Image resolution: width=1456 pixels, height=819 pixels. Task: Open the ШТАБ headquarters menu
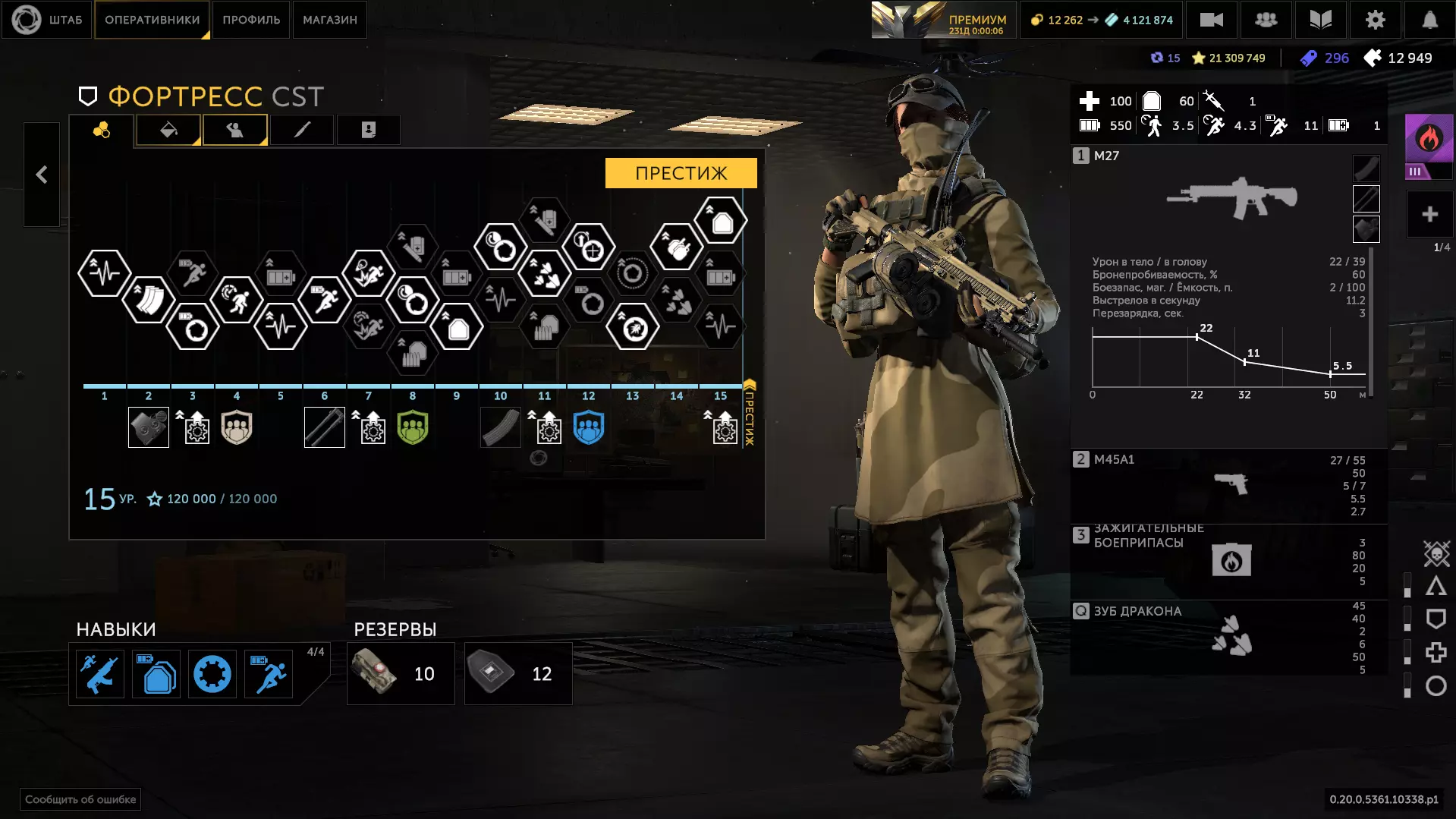click(48, 20)
